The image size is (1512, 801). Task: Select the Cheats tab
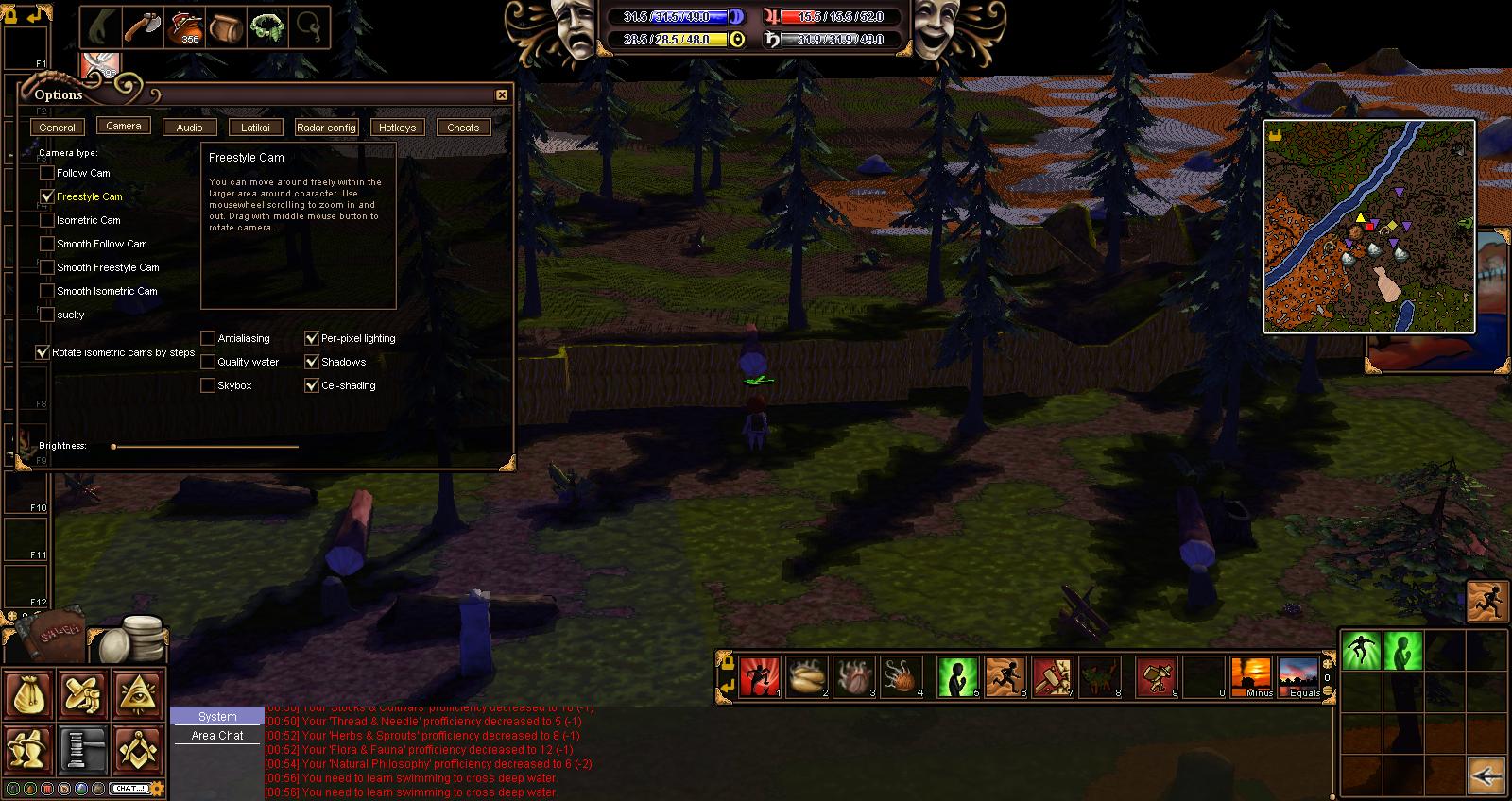pyautogui.click(x=463, y=128)
